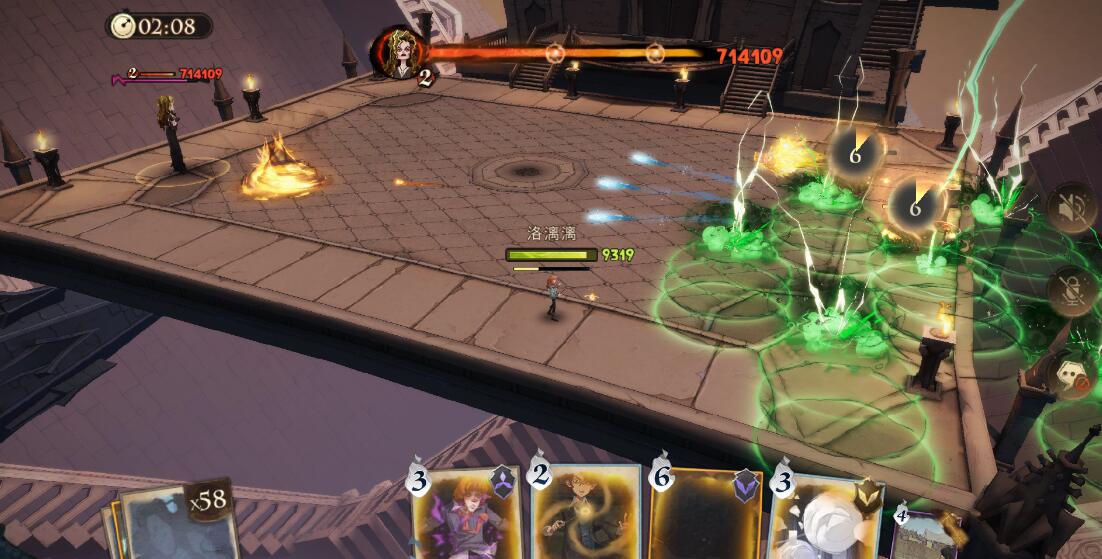The width and height of the screenshot is (1102, 559).
Task: Toggle the muted speaker sound icon
Action: (x=1070, y=208)
